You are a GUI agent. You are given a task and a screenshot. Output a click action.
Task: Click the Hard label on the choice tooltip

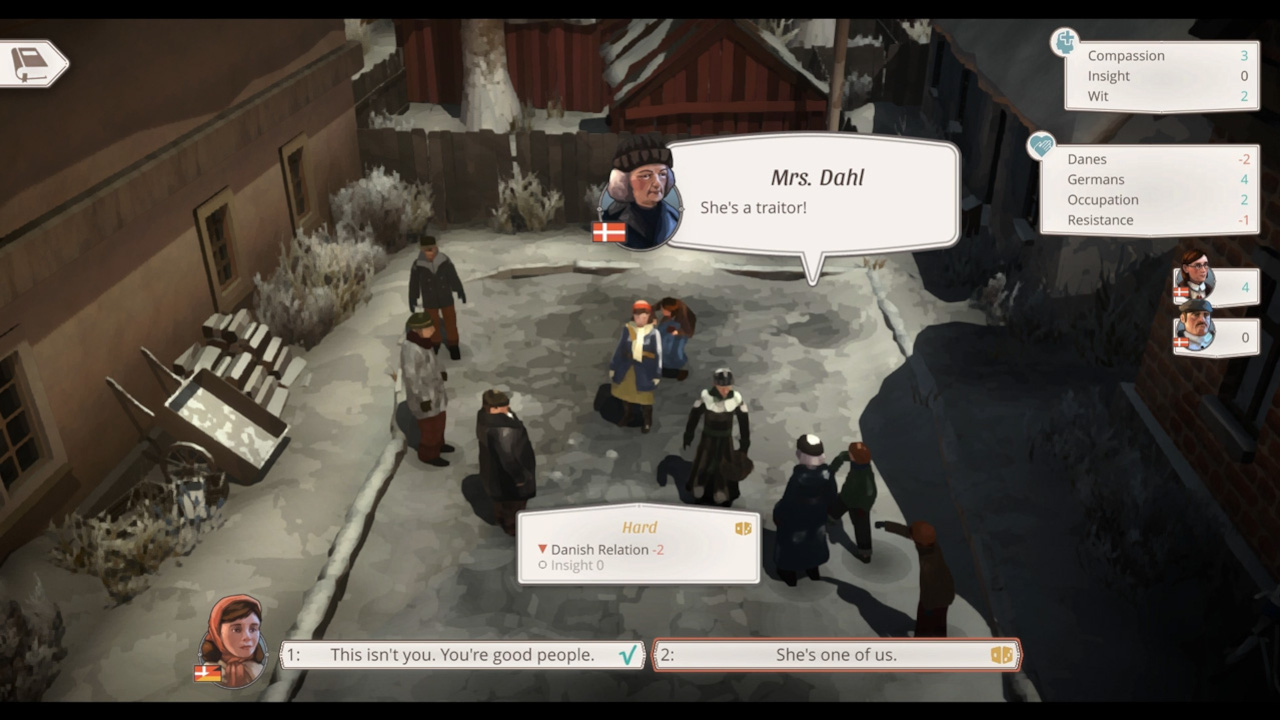640,528
